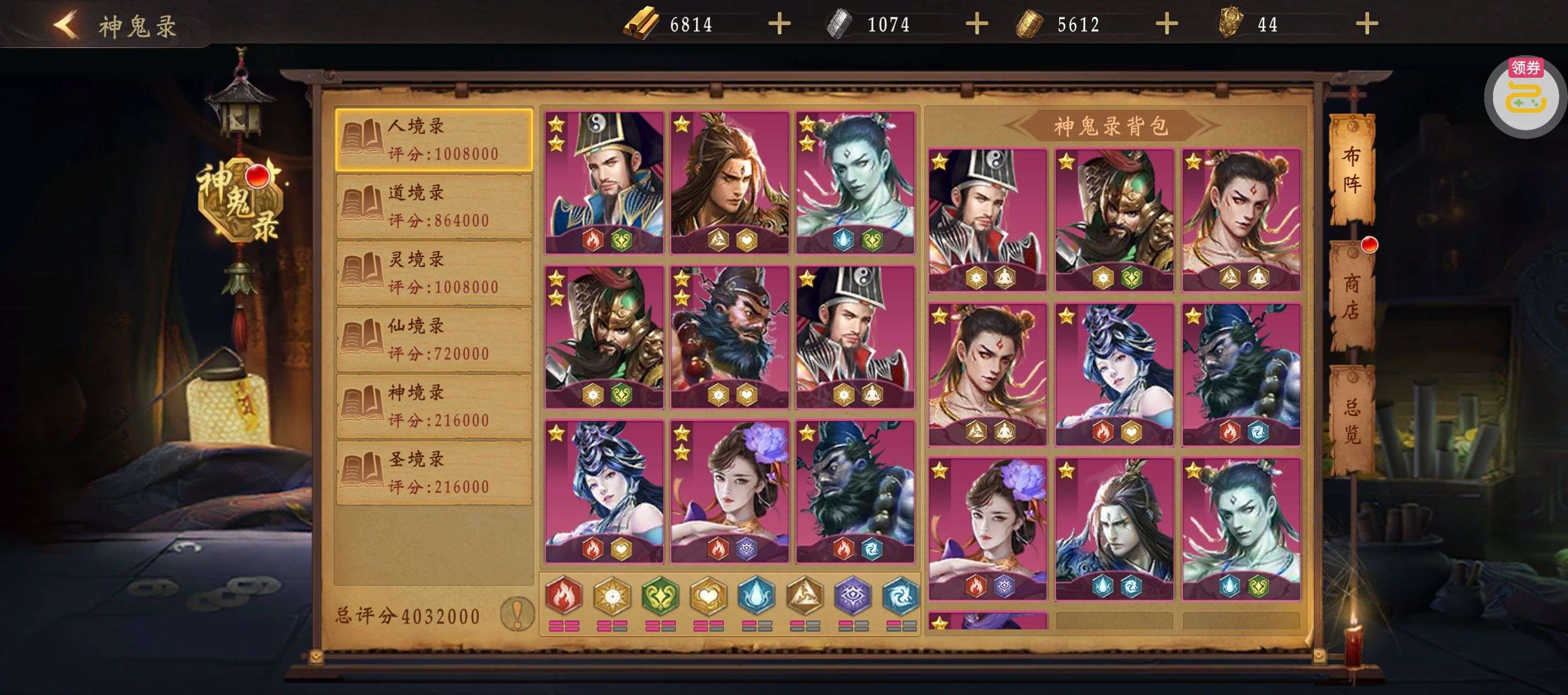Open the 商店 shop banner
Image resolution: width=1568 pixels, height=695 pixels.
coord(1351,297)
